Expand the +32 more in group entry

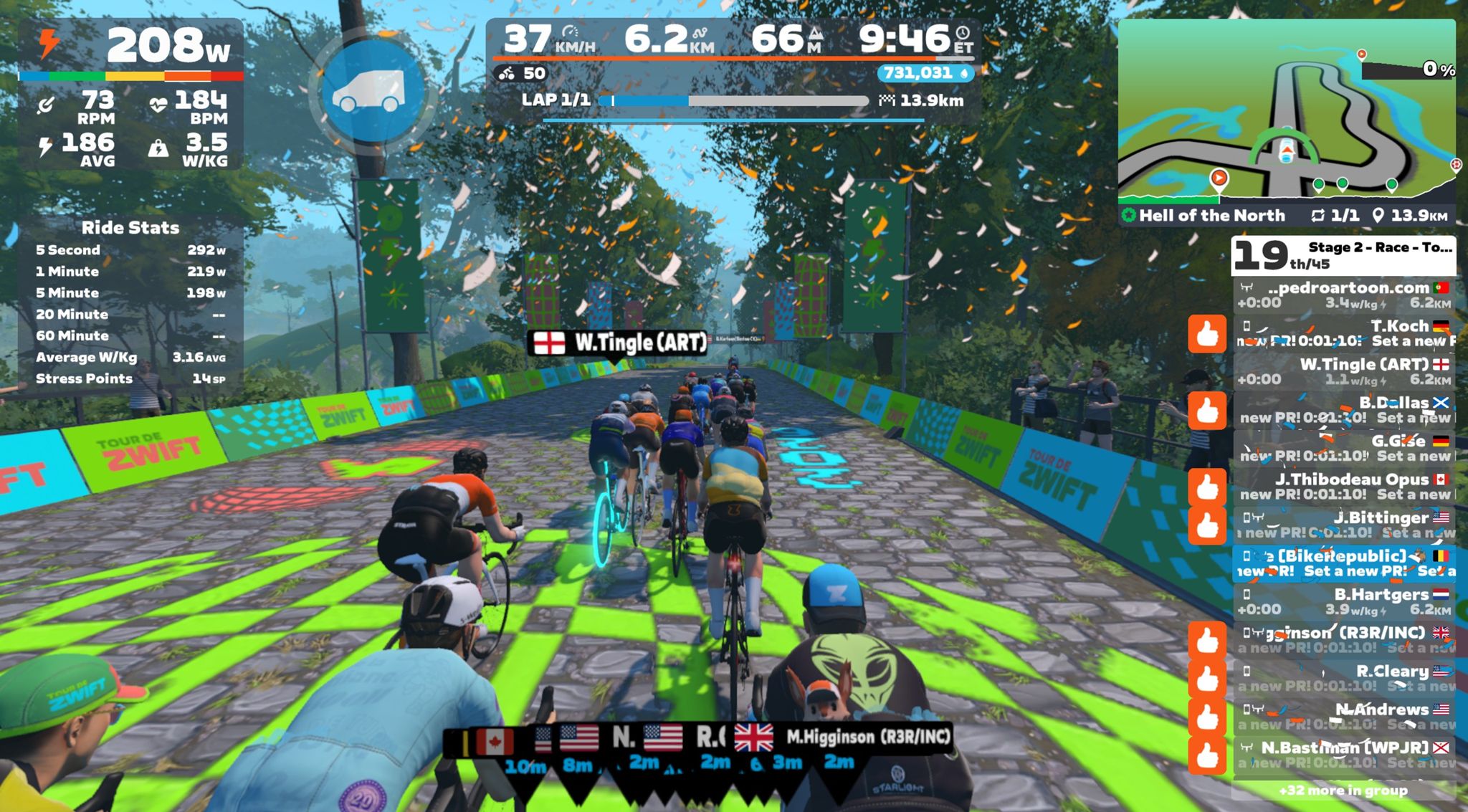click(1343, 790)
